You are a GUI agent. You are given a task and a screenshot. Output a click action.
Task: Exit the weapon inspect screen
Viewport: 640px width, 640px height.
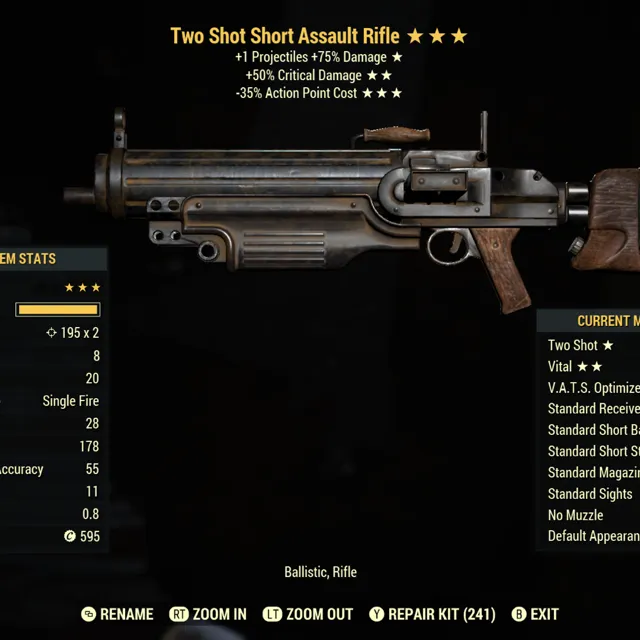pyautogui.click(x=535, y=614)
